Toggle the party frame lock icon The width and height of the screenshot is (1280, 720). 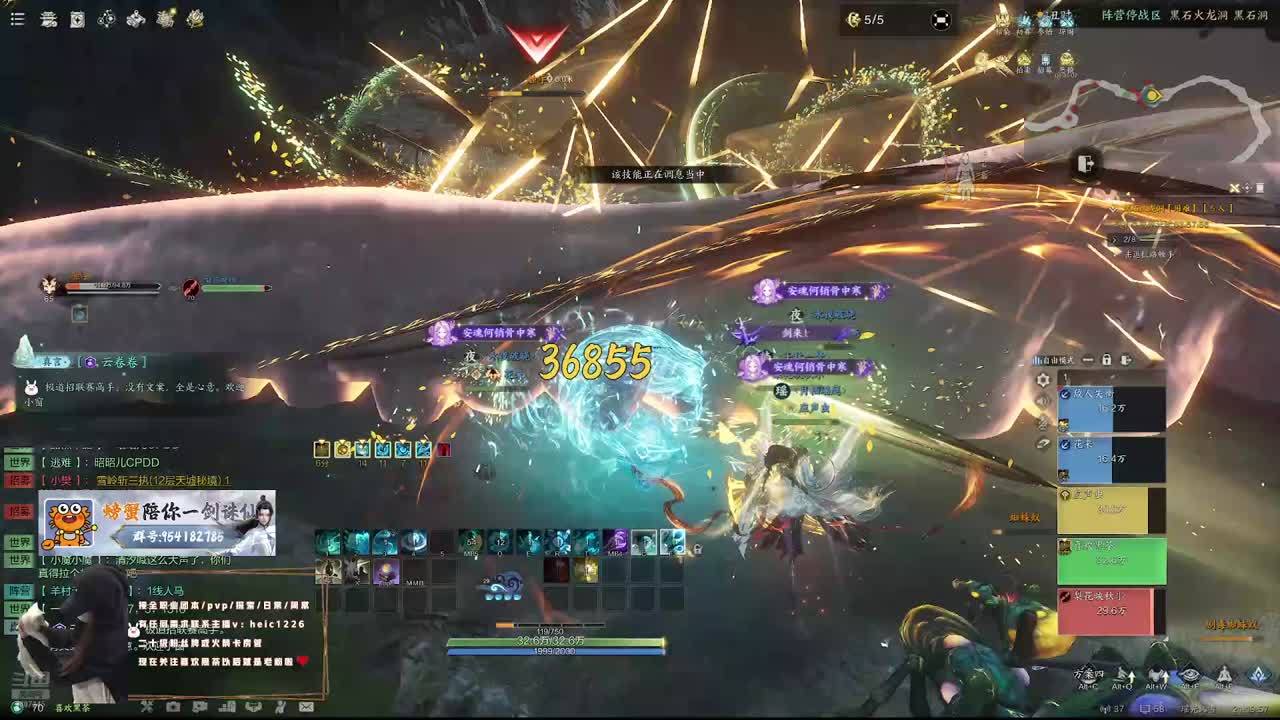coord(1107,360)
